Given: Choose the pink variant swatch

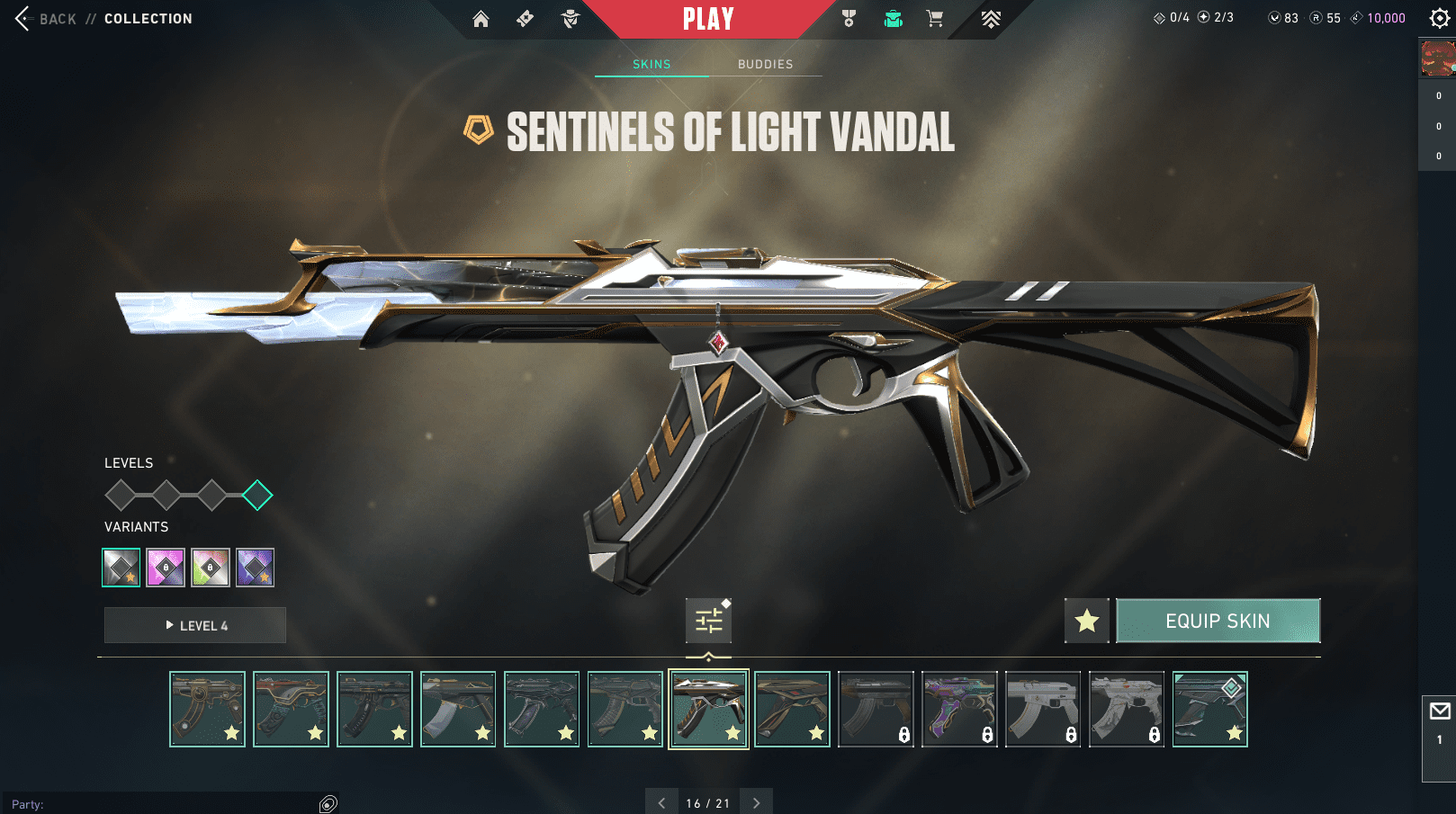Looking at the screenshot, I should coord(166,568).
